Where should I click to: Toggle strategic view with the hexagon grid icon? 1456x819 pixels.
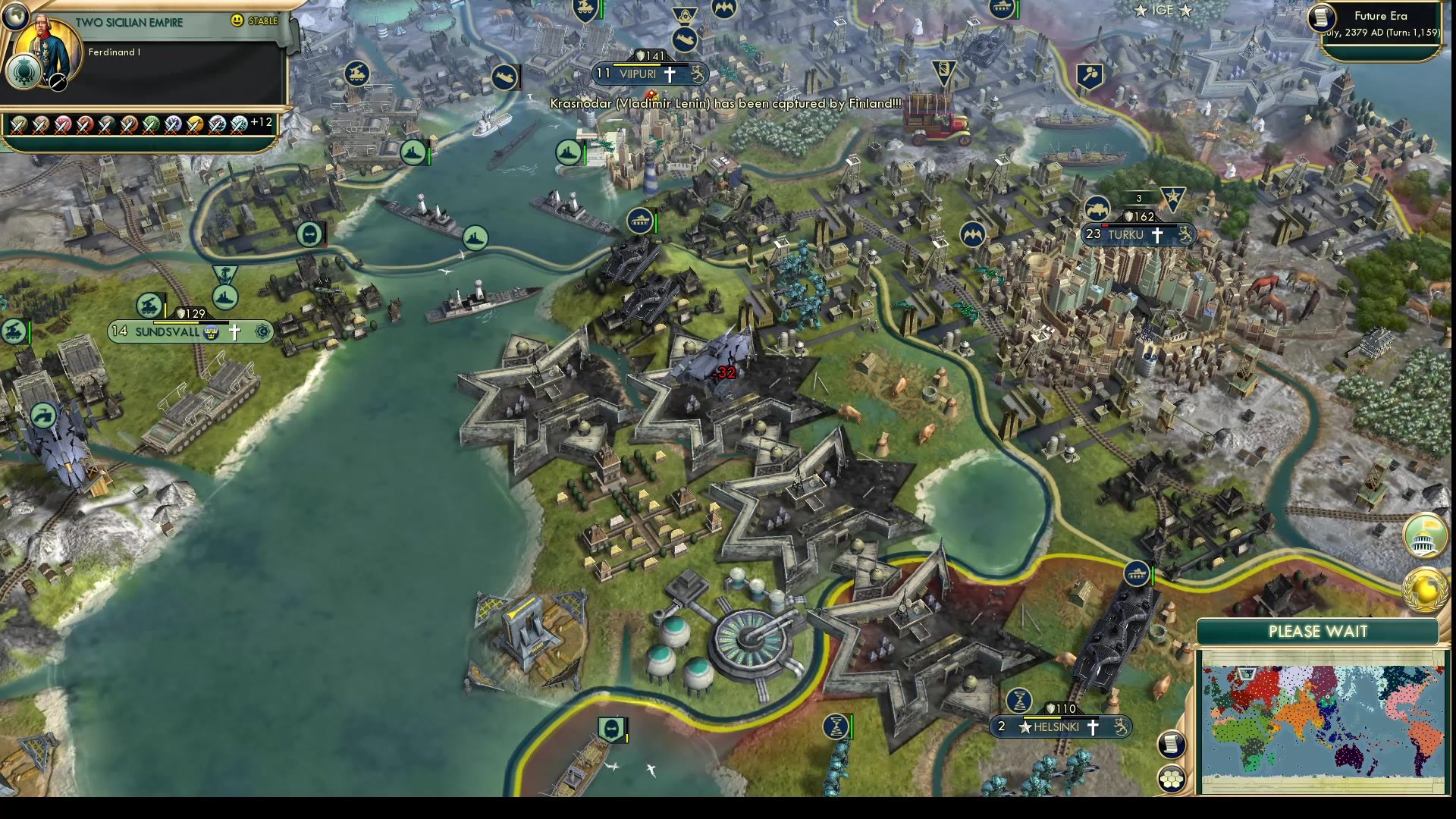[x=1172, y=778]
